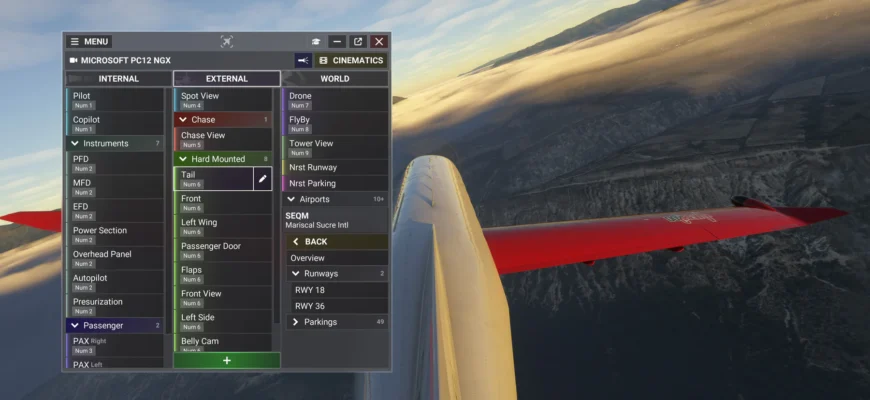Viewport: 870px width, 400px height.
Task: Open the camera panel MENU button
Action: coord(89,42)
